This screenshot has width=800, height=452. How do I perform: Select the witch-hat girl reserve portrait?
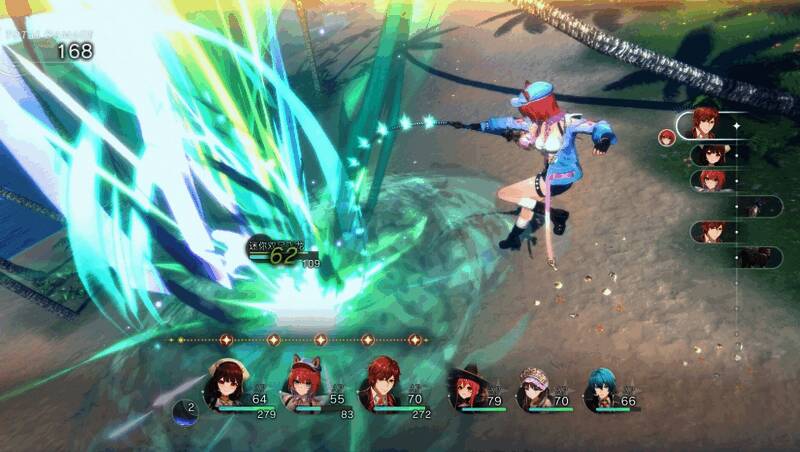tap(467, 388)
